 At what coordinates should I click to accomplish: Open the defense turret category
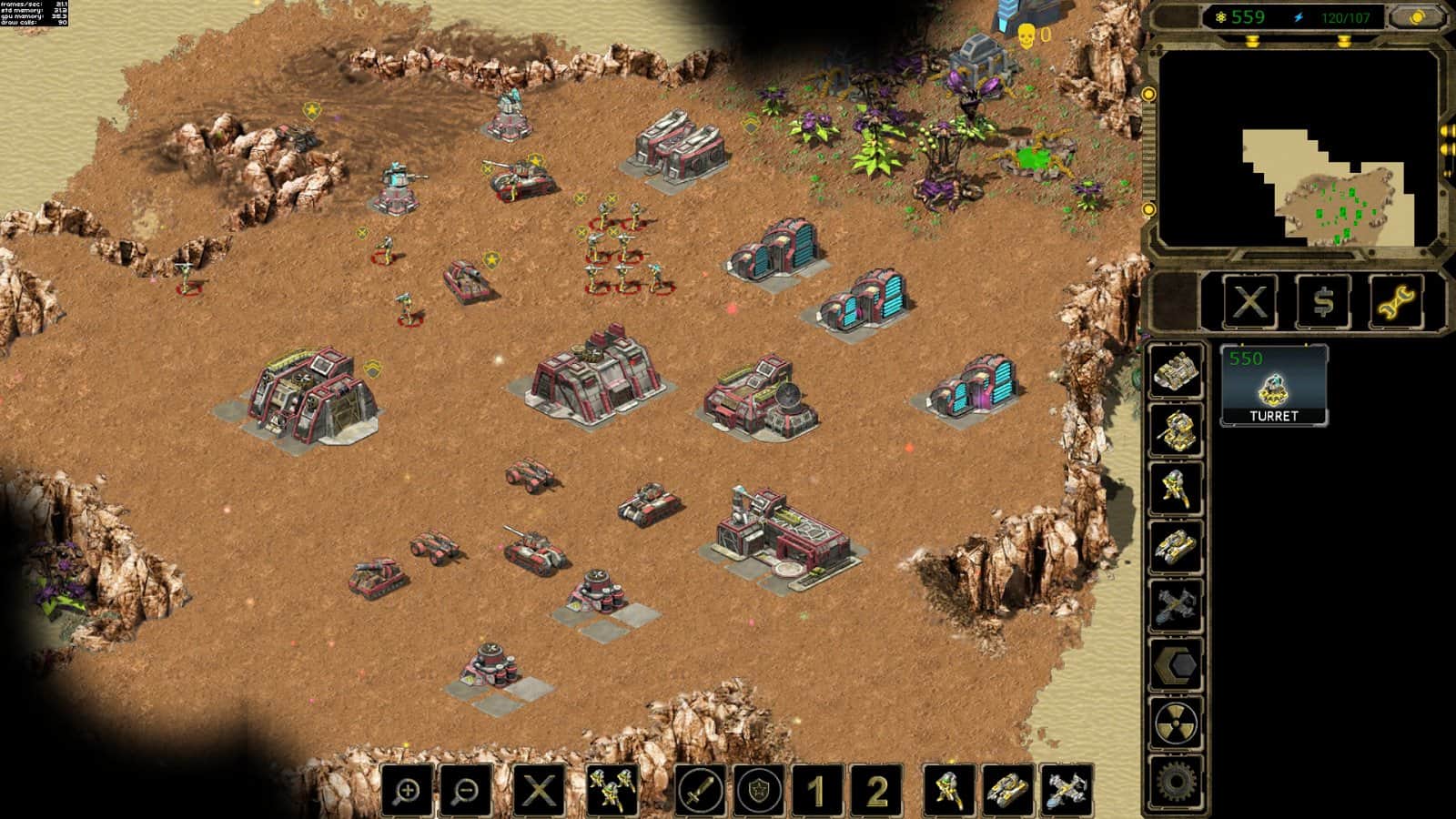click(1175, 429)
